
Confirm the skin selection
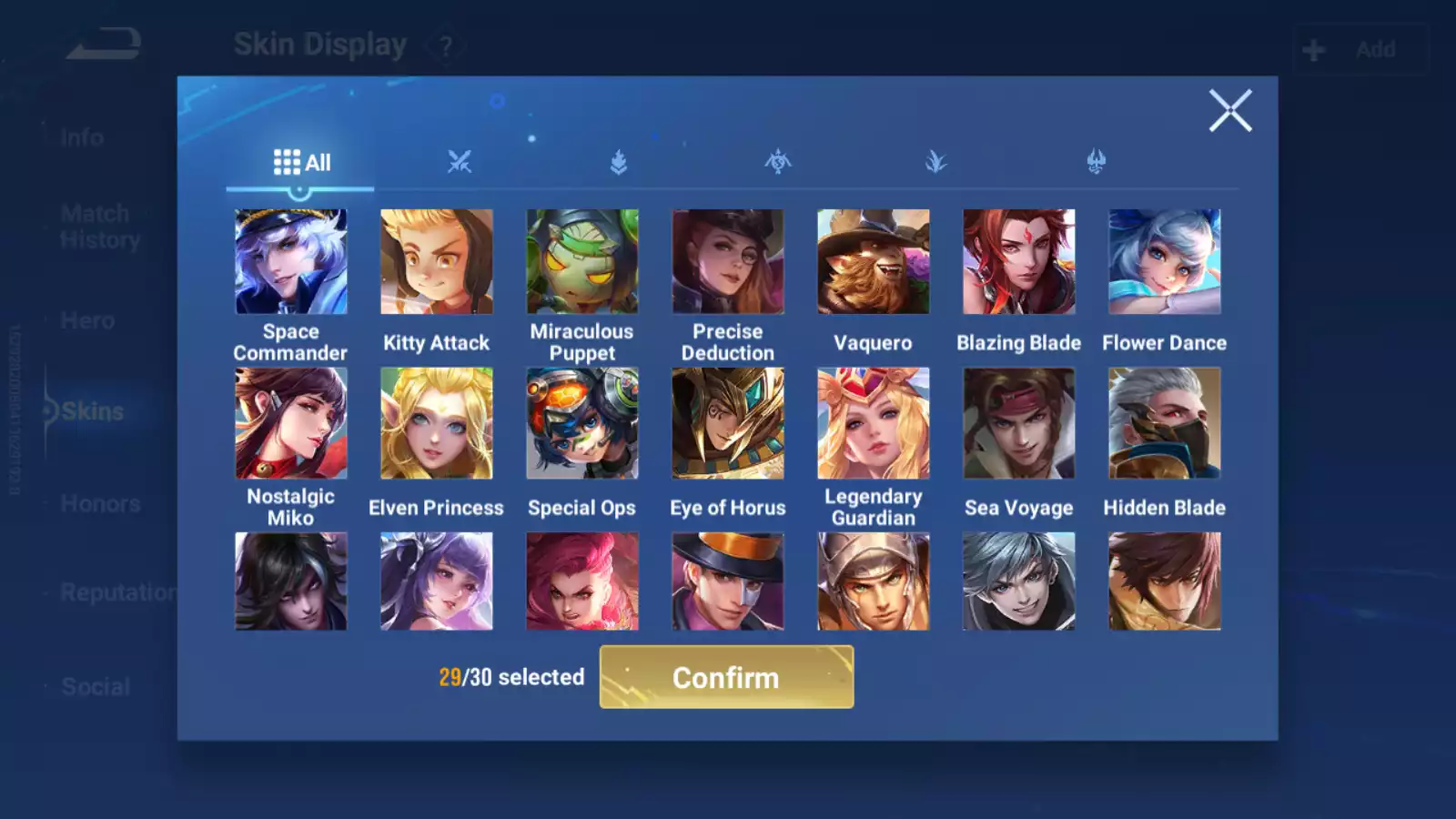tap(726, 677)
